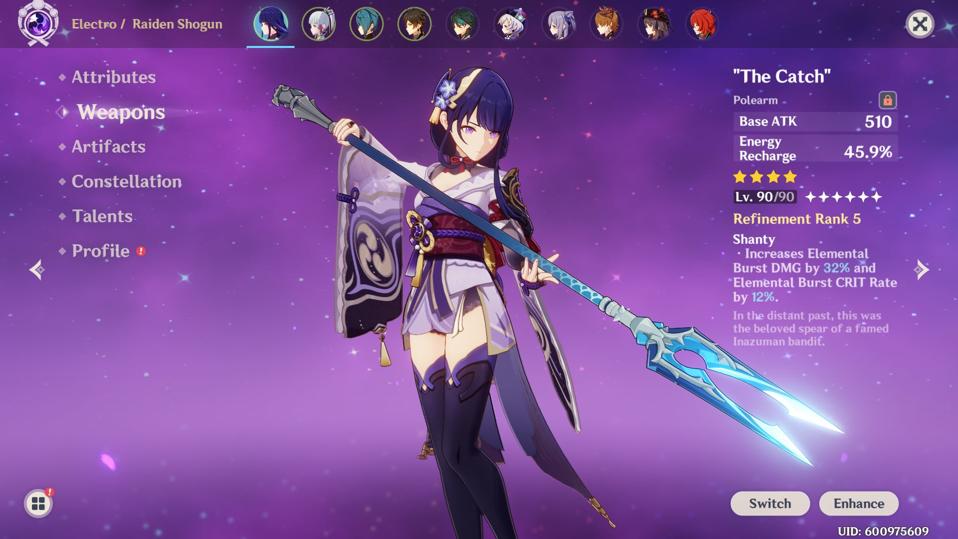Viewport: 958px width, 539px height.
Task: Open the Attributes section
Action: (113, 77)
